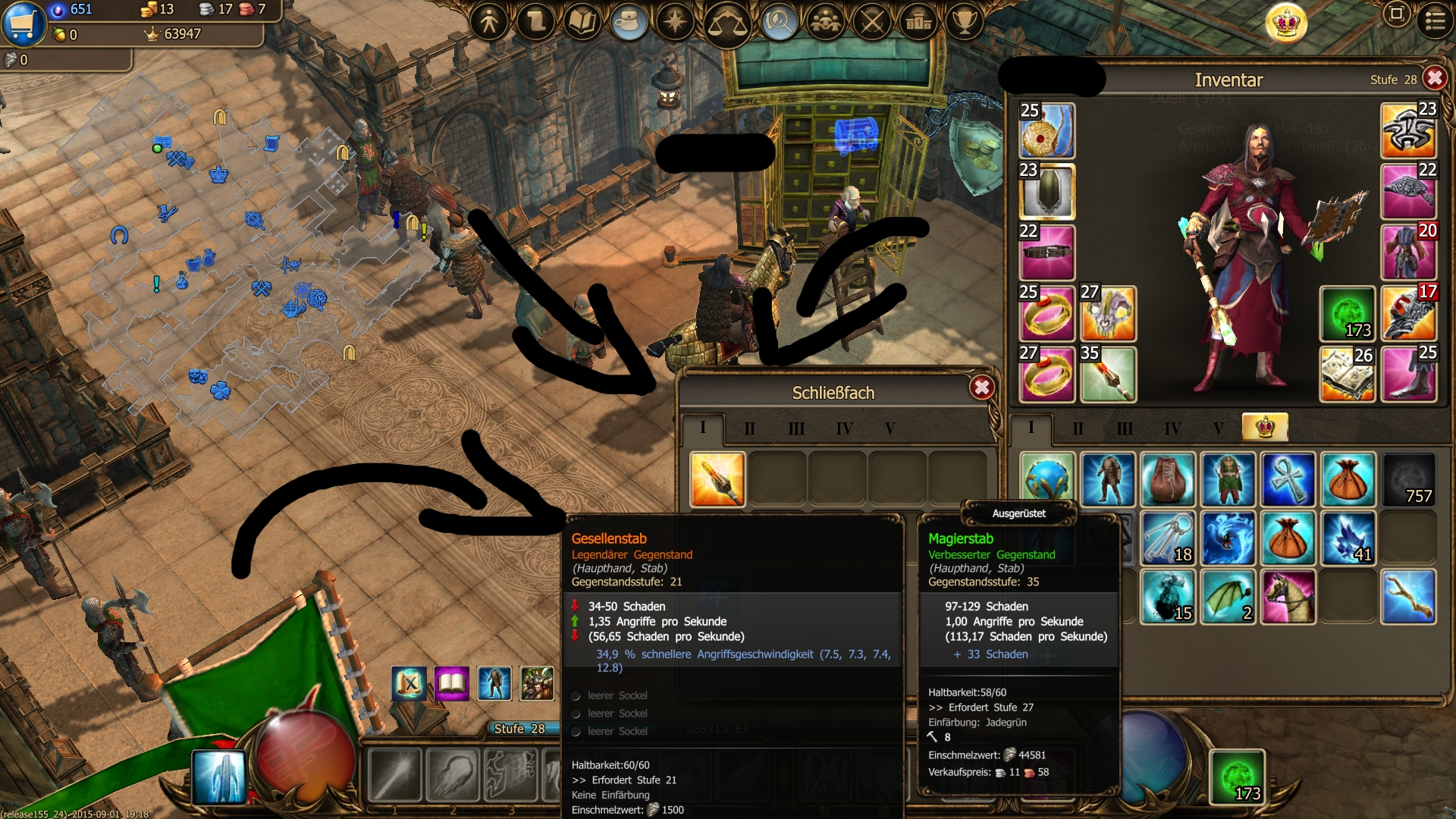Open the main list menu button

pyautogui.click(x=1435, y=20)
